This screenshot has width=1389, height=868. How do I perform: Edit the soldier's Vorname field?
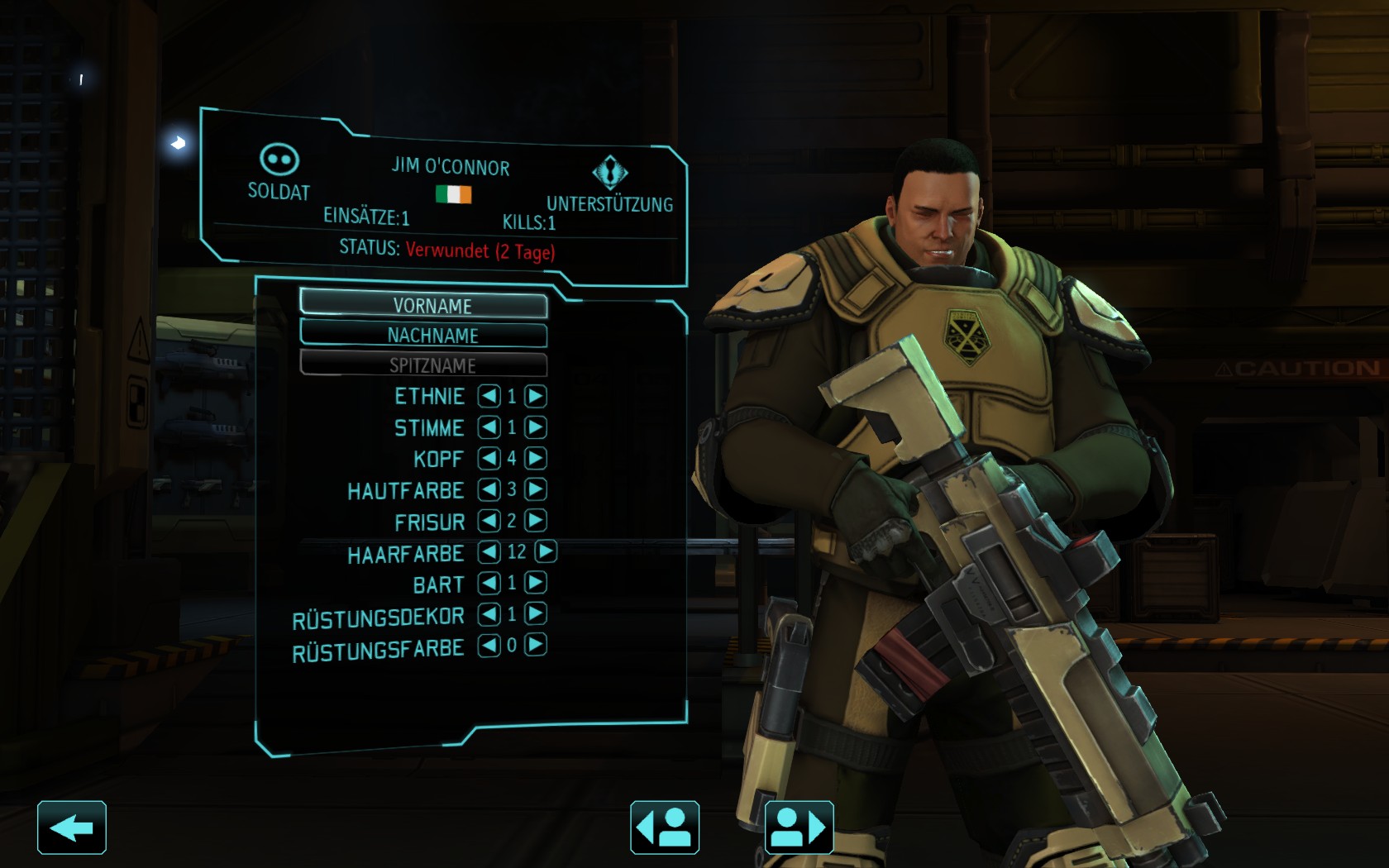[423, 304]
